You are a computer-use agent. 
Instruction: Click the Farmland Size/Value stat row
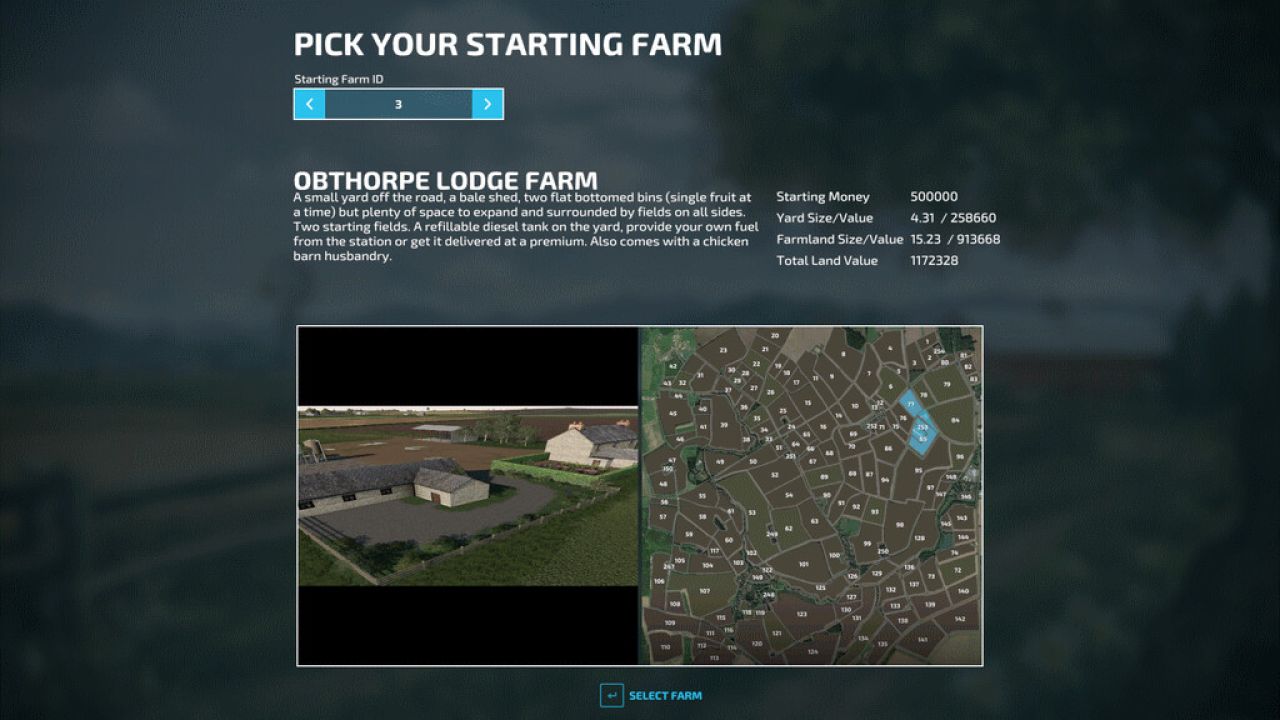(888, 239)
